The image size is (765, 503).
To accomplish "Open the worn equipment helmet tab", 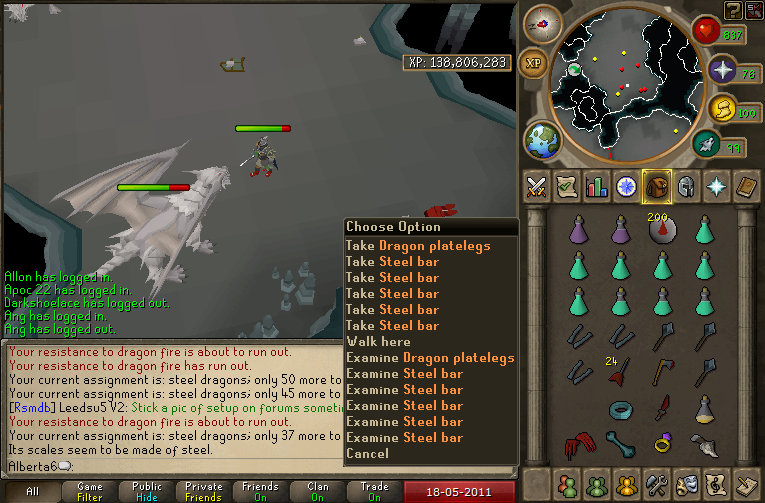I will click(686, 186).
